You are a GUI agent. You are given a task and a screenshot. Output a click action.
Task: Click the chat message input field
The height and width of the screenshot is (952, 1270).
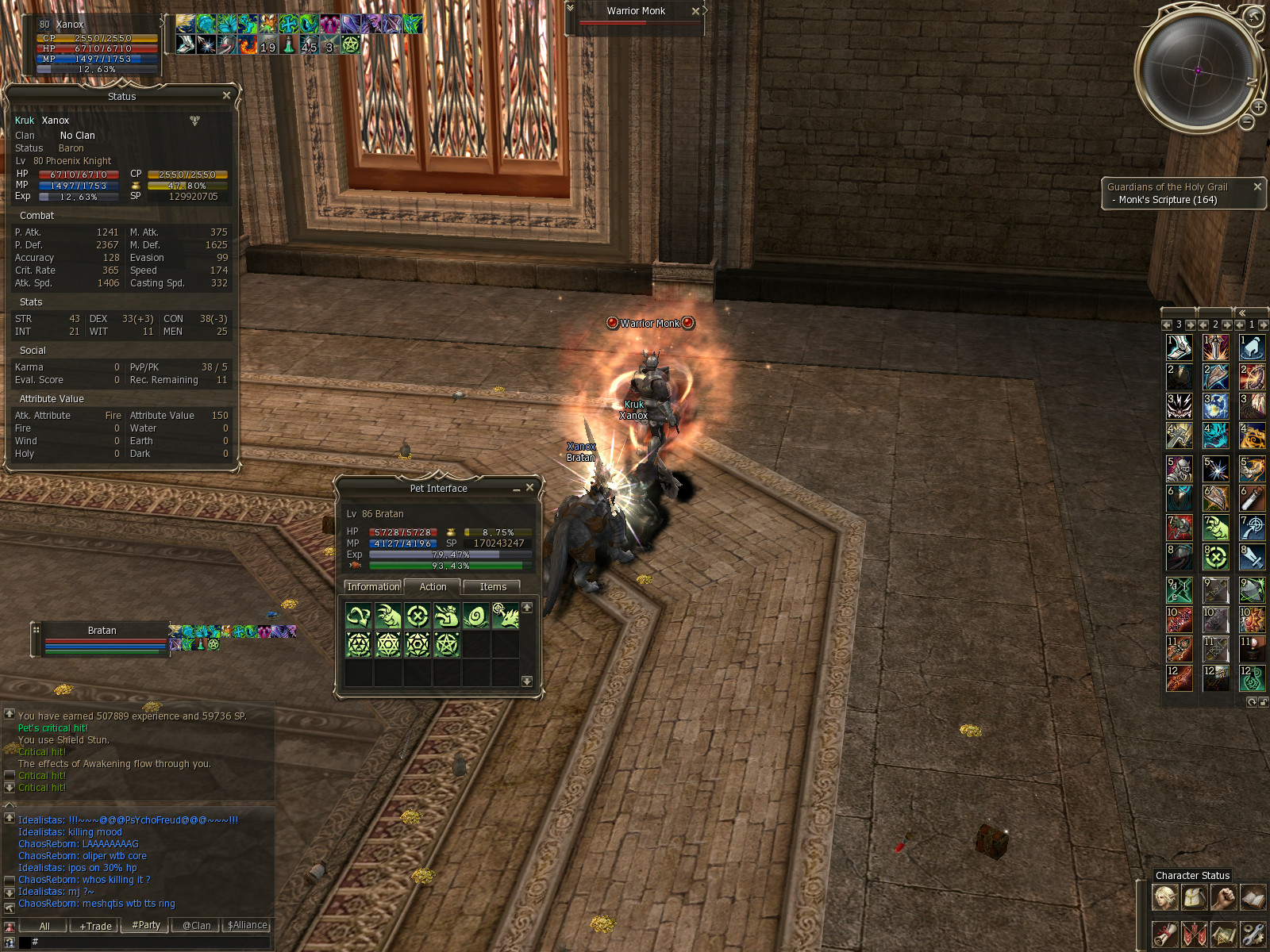pyautogui.click(x=151, y=942)
